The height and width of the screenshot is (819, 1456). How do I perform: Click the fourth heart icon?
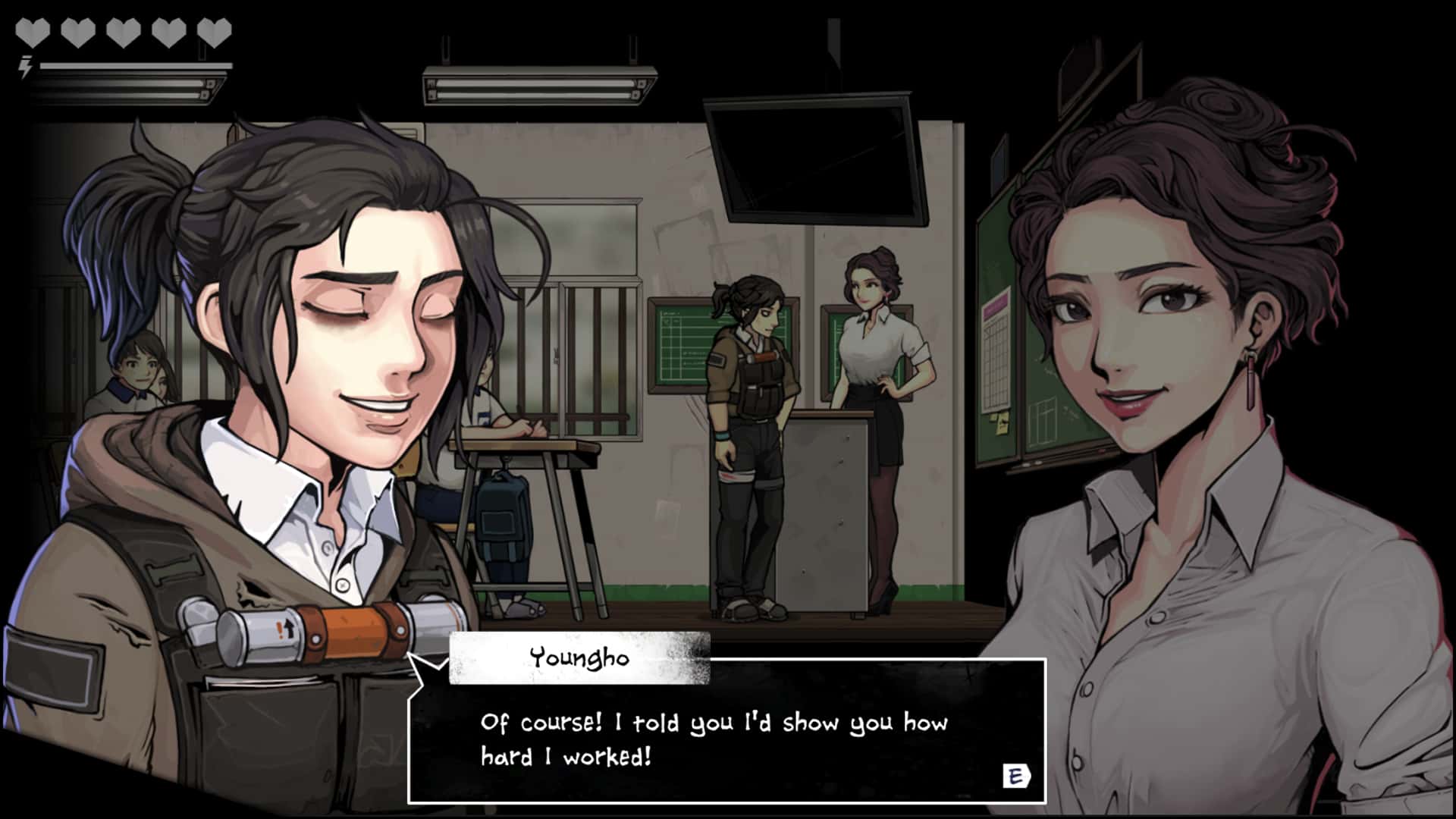(168, 30)
